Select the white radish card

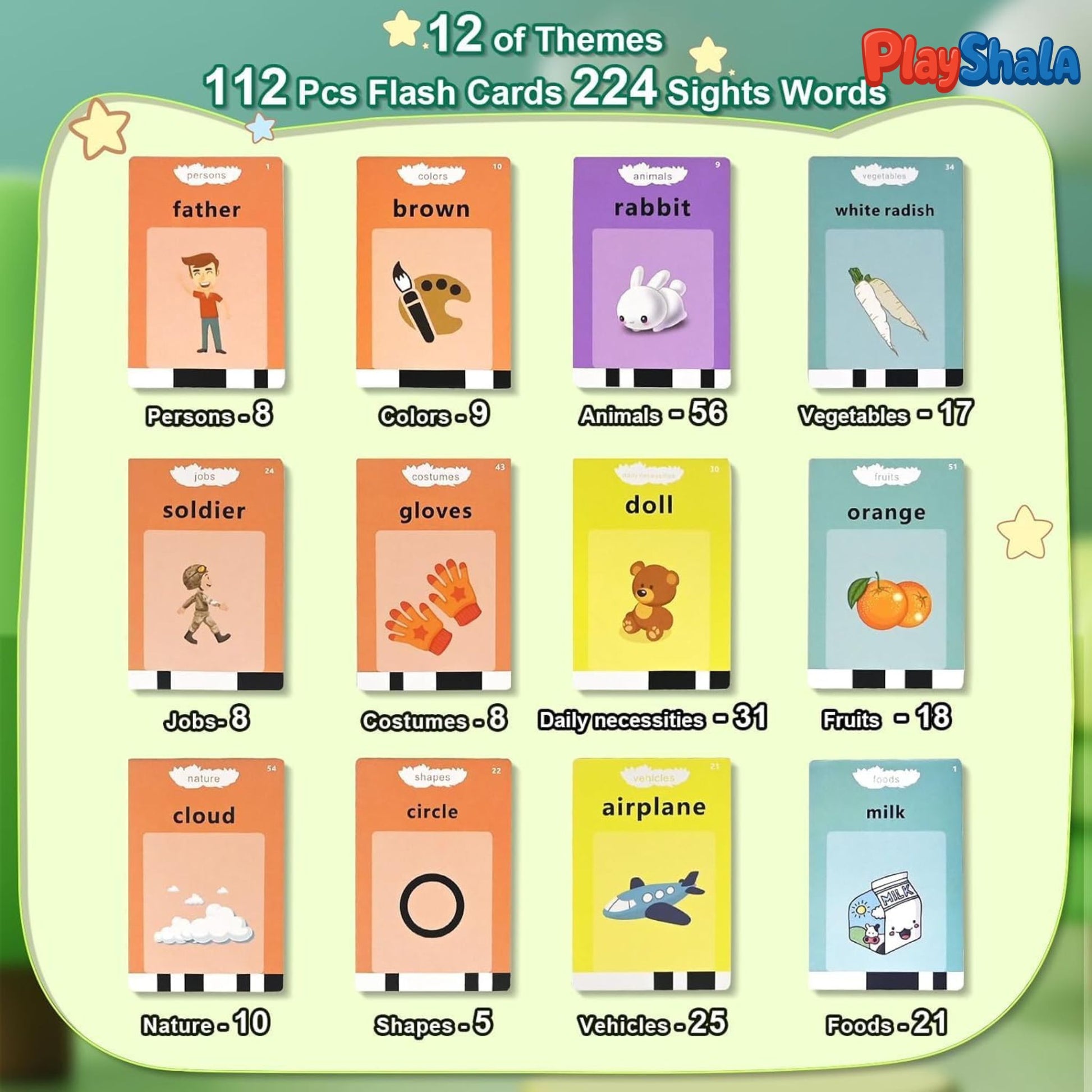click(x=885, y=272)
